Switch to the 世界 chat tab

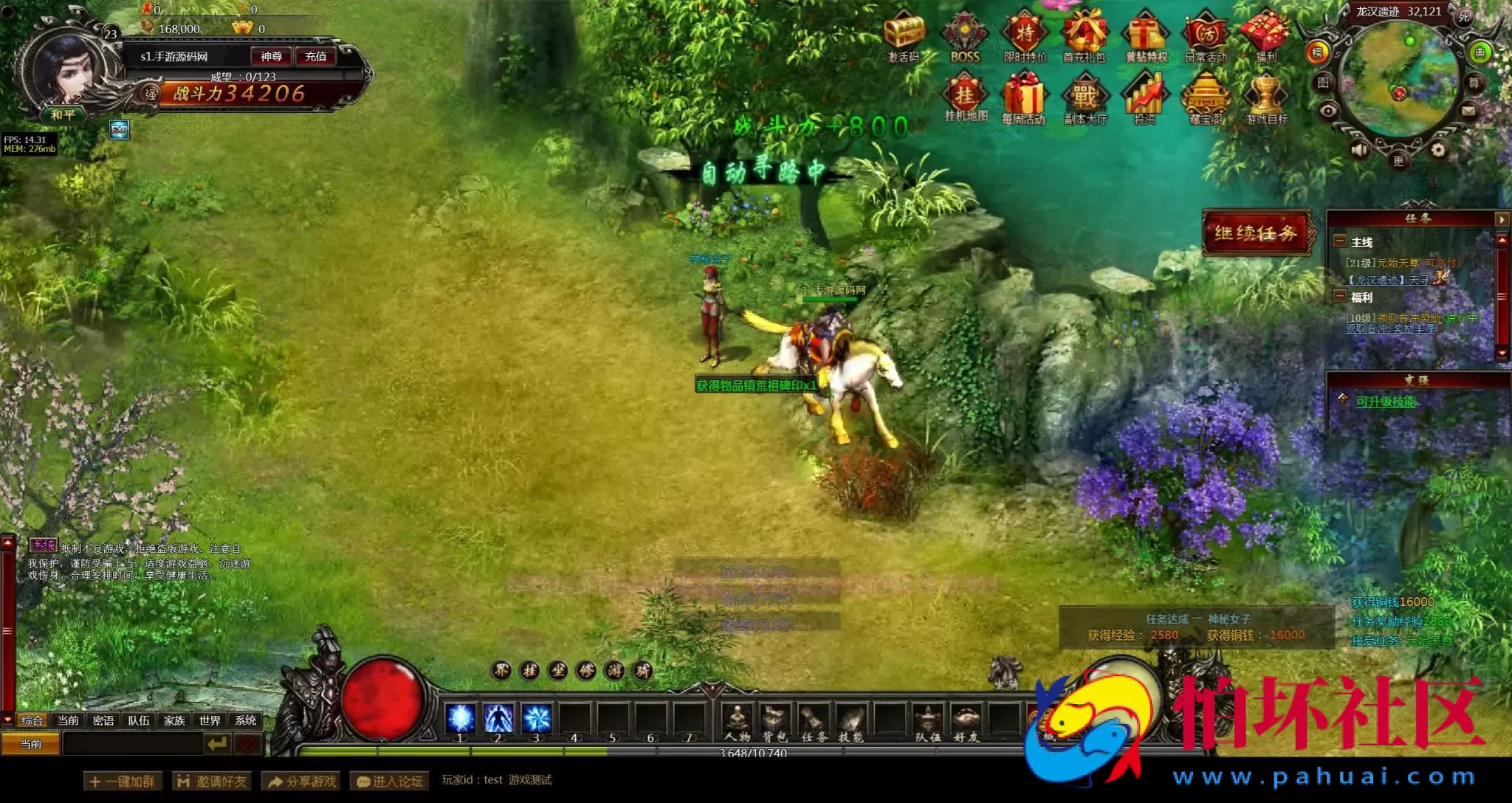coord(210,720)
